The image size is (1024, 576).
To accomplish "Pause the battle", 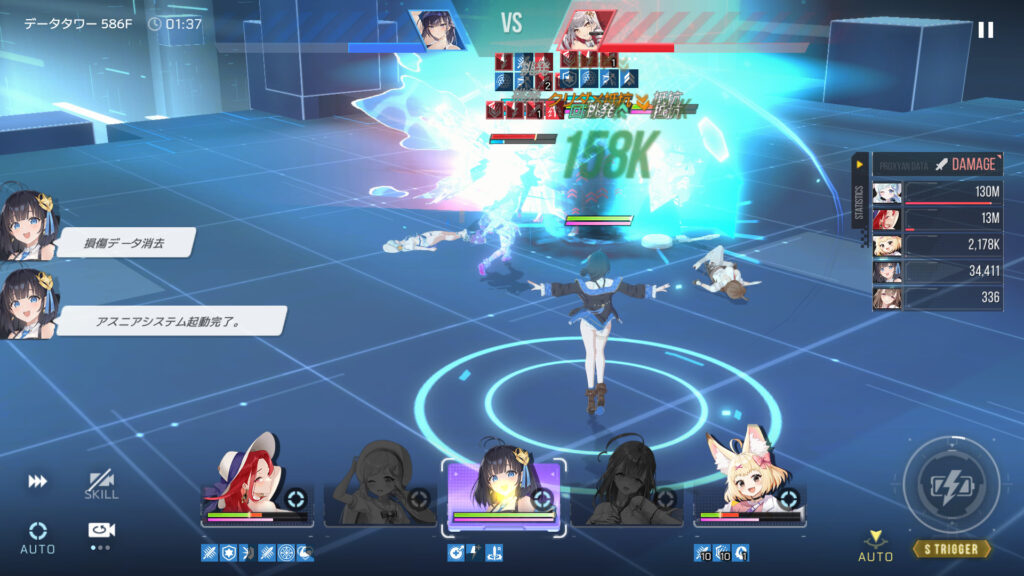I will tap(985, 30).
